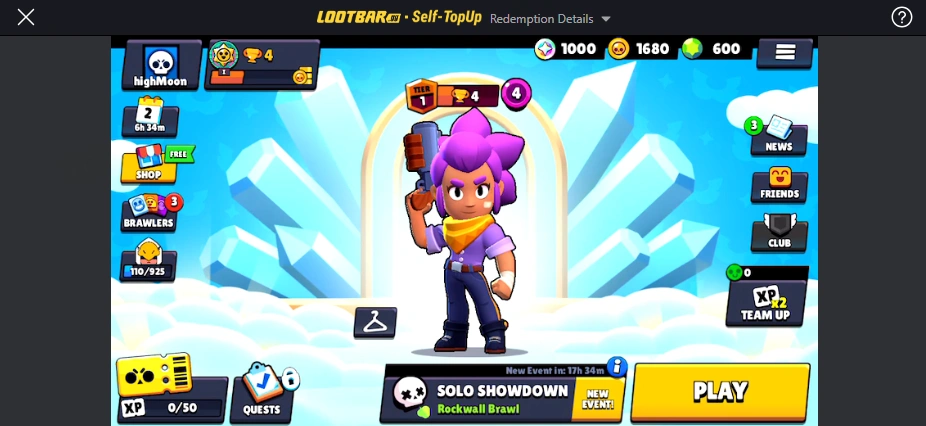Open the News feed

tap(778, 137)
